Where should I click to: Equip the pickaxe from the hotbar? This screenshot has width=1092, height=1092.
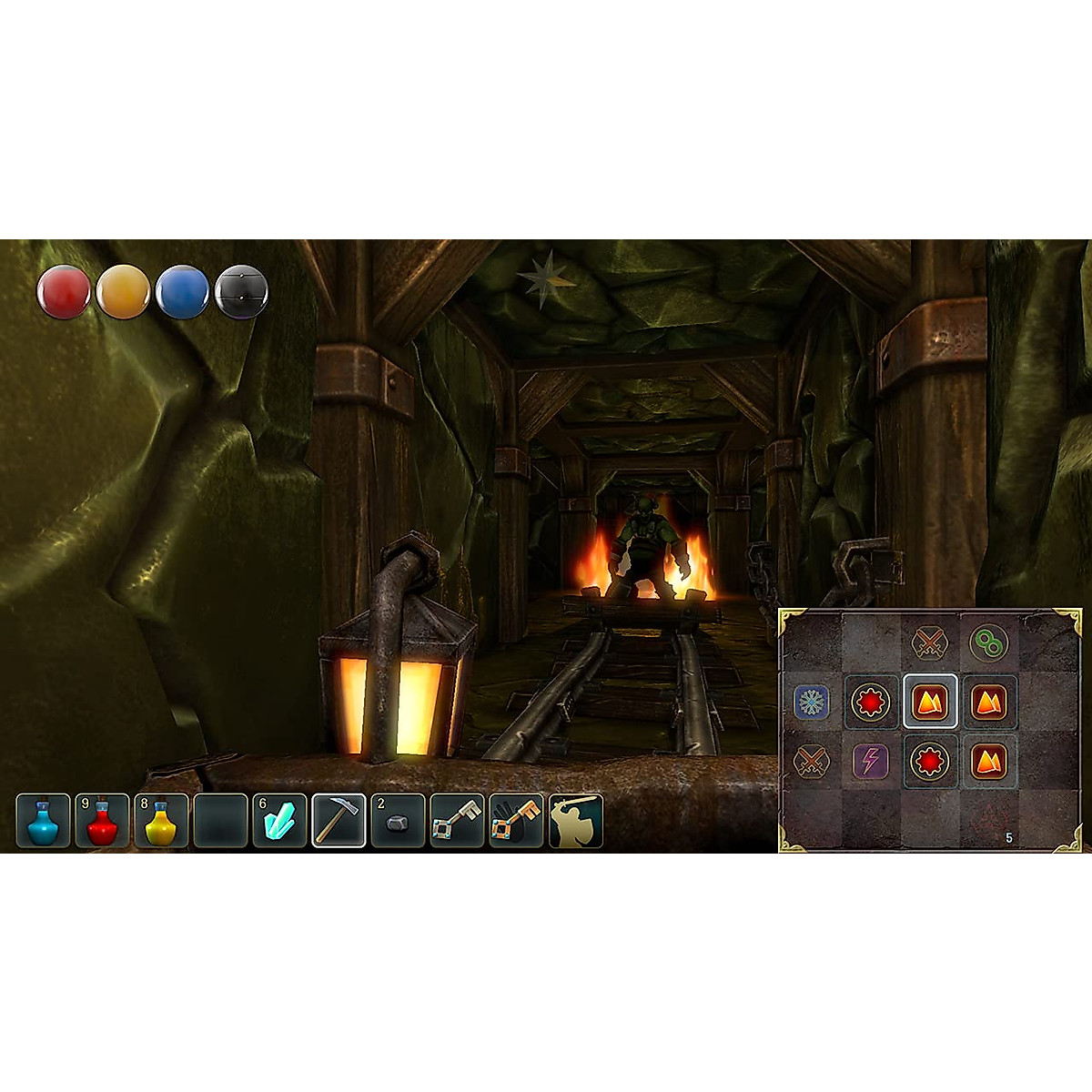[x=339, y=821]
